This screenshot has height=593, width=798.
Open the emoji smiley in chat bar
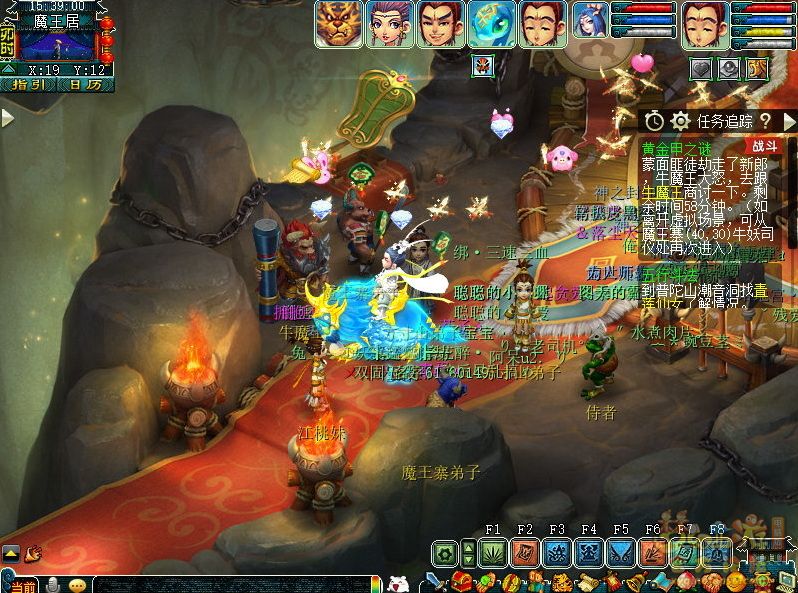77,584
